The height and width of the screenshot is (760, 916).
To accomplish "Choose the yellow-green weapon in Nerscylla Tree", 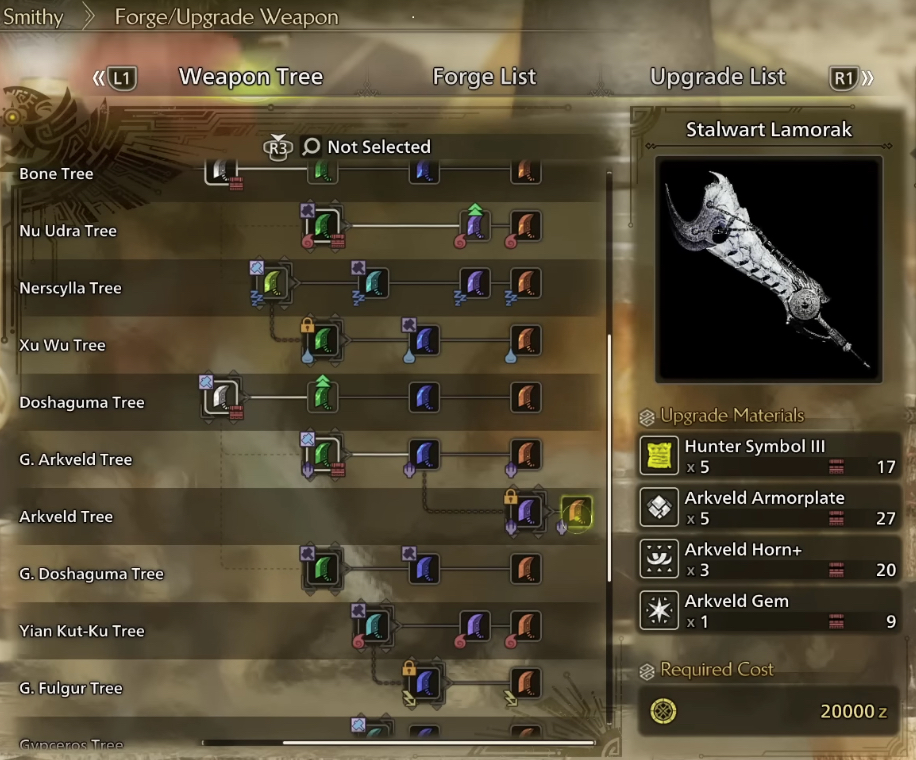I will point(273,284).
